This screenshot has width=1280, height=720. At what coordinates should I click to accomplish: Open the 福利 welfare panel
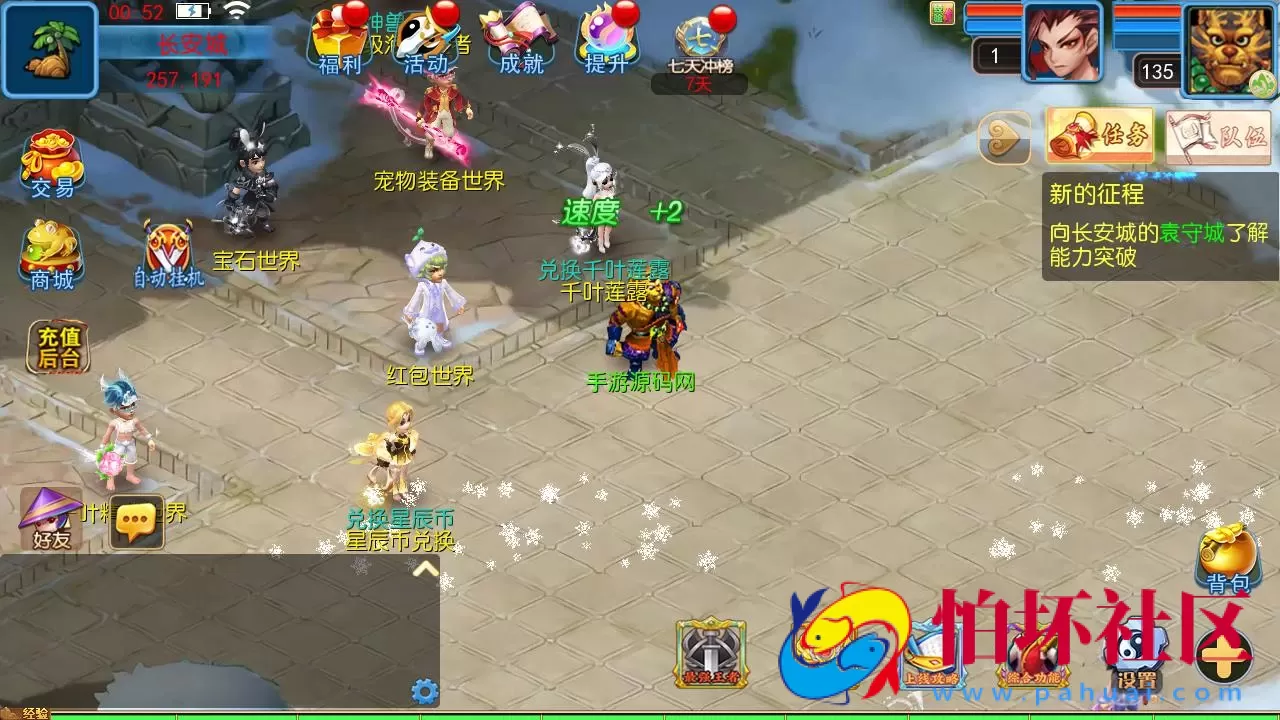coord(339,40)
